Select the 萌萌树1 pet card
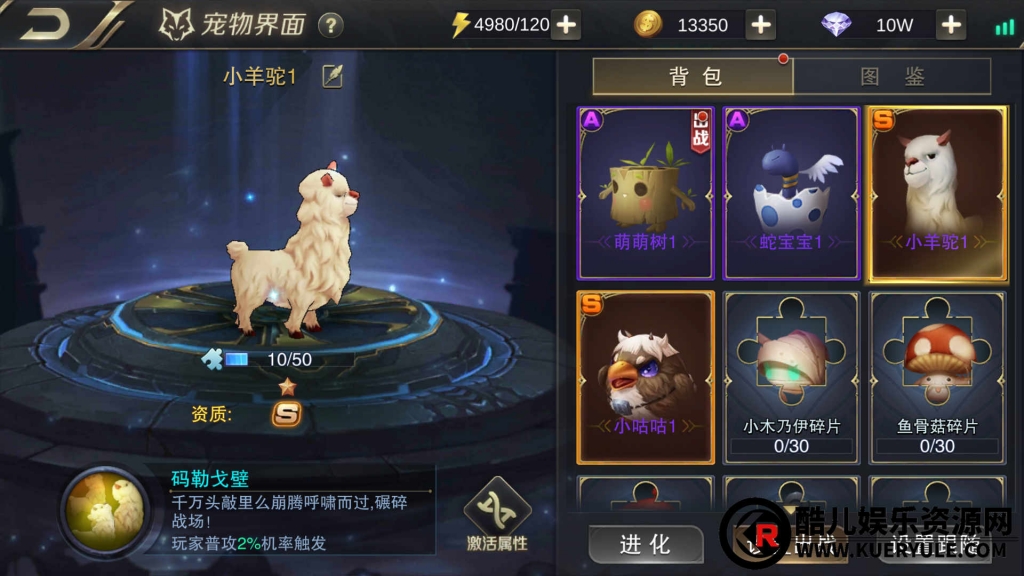Viewport: 1024px width, 576px height. point(646,193)
